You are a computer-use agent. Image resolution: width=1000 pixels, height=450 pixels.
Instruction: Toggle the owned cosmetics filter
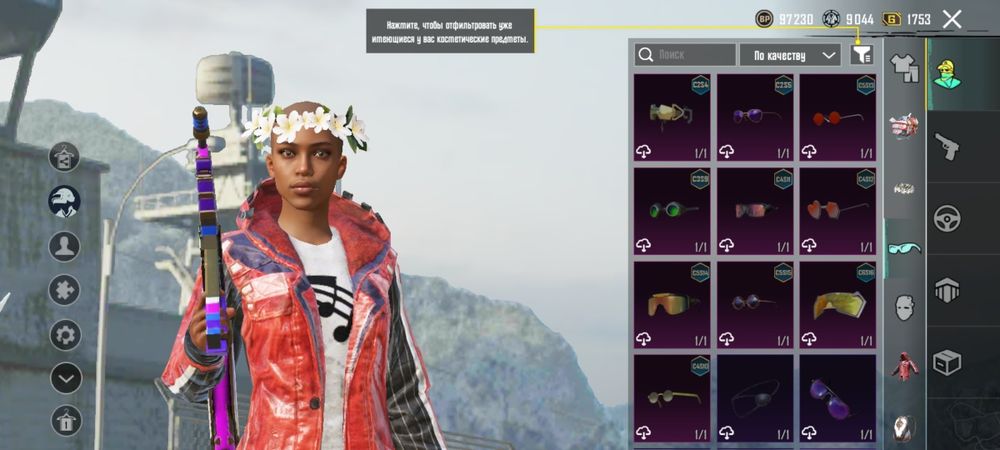[862, 55]
